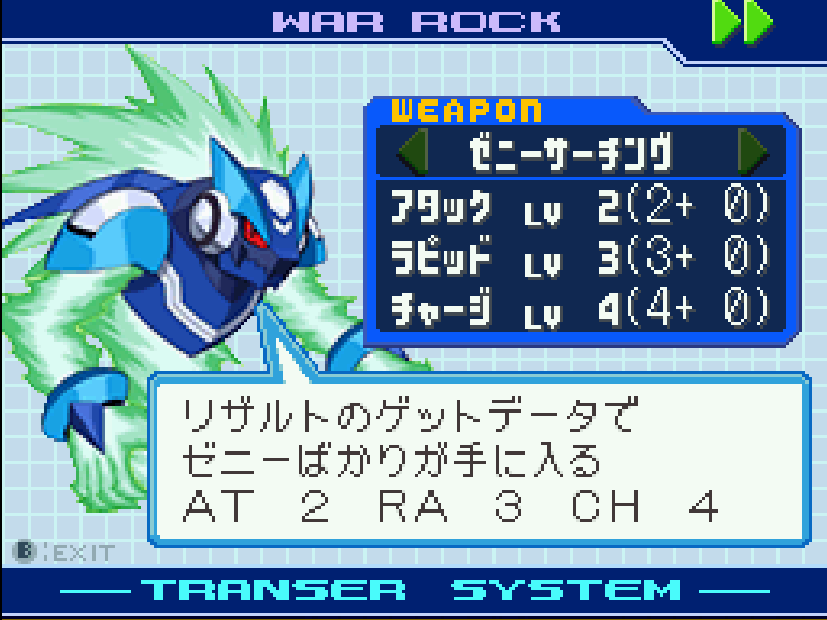
Task: Select the ラピッド level row
Action: [582, 257]
